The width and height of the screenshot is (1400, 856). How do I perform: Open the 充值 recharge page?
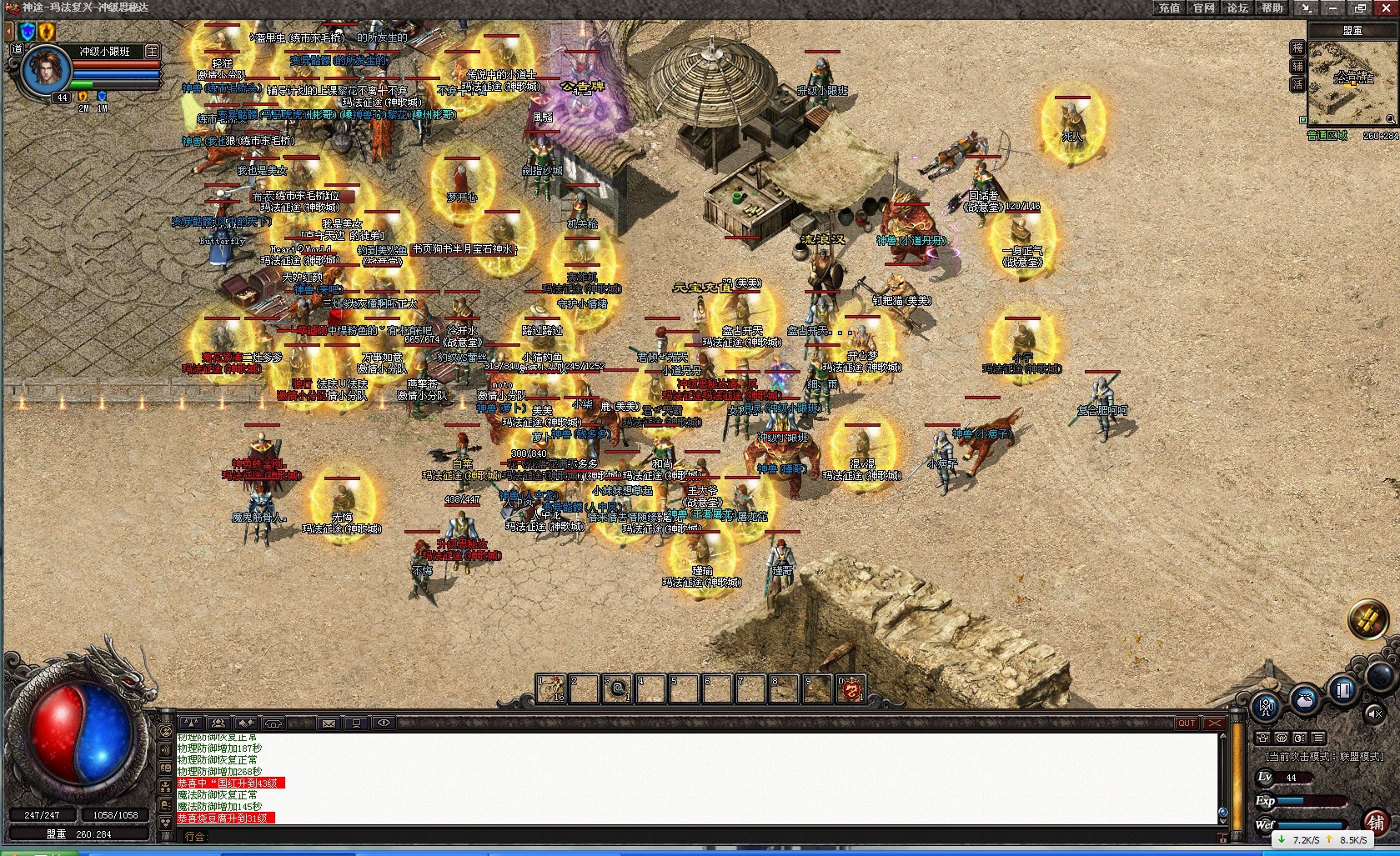click(1169, 8)
